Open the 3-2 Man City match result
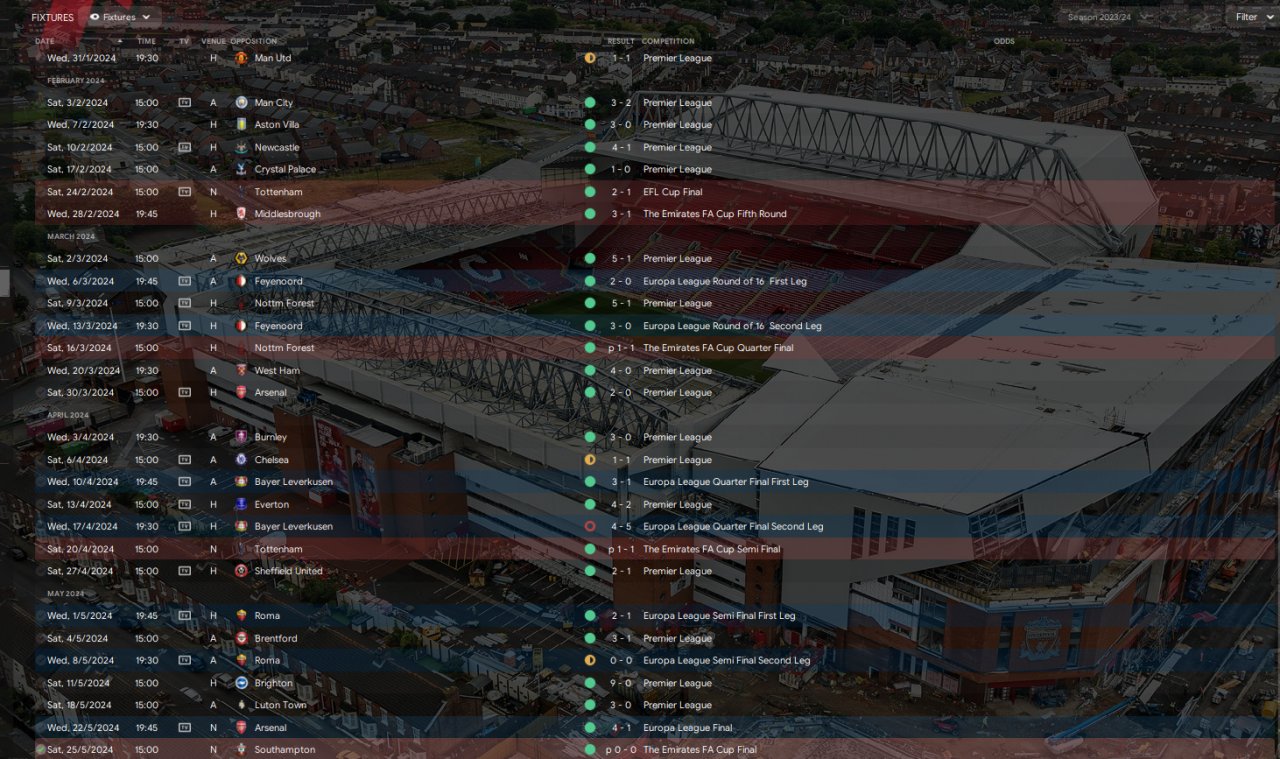Image resolution: width=1280 pixels, height=759 pixels. click(621, 103)
